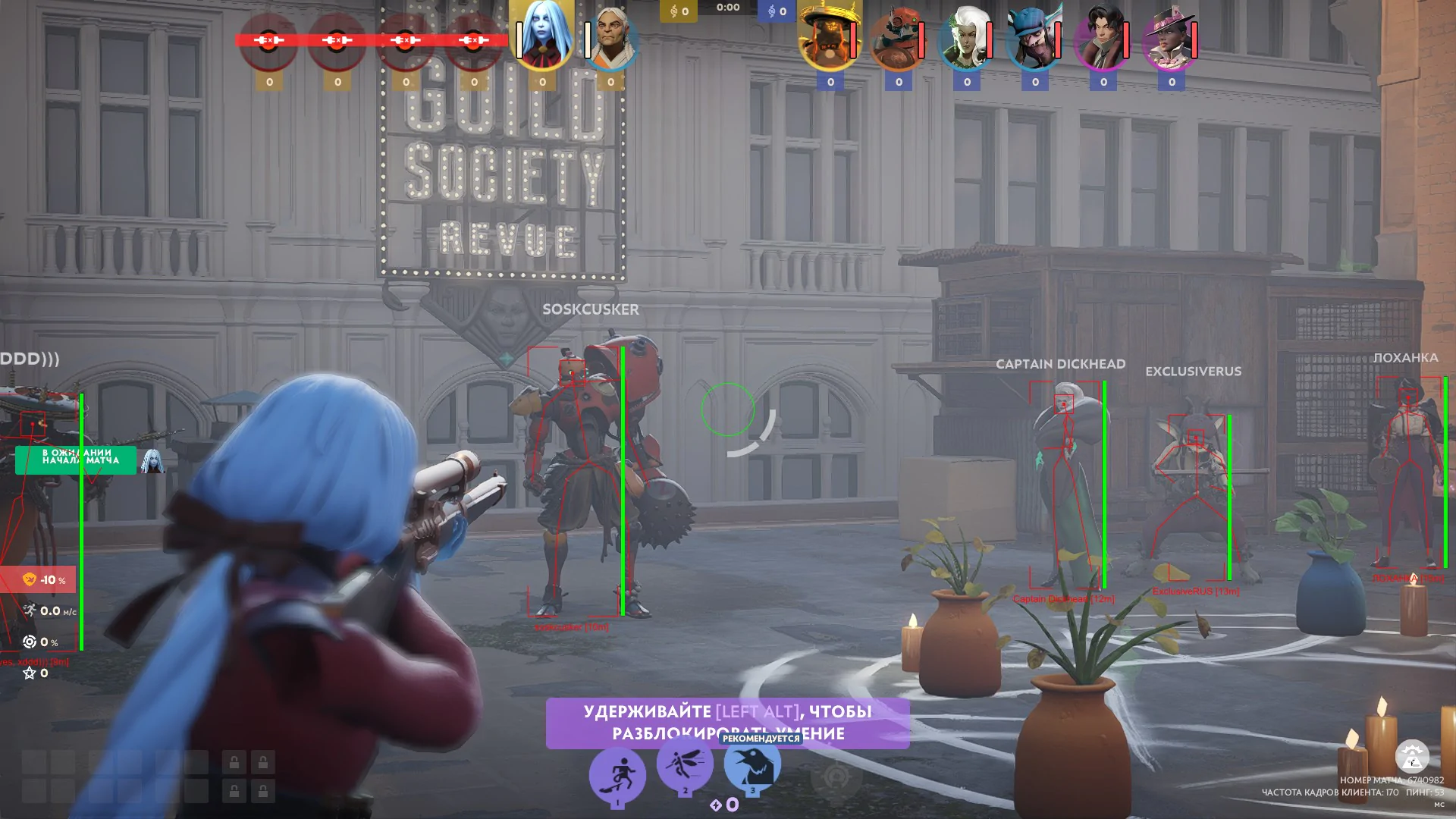Click the blue-capped creature enemy portrait

coord(1034,39)
